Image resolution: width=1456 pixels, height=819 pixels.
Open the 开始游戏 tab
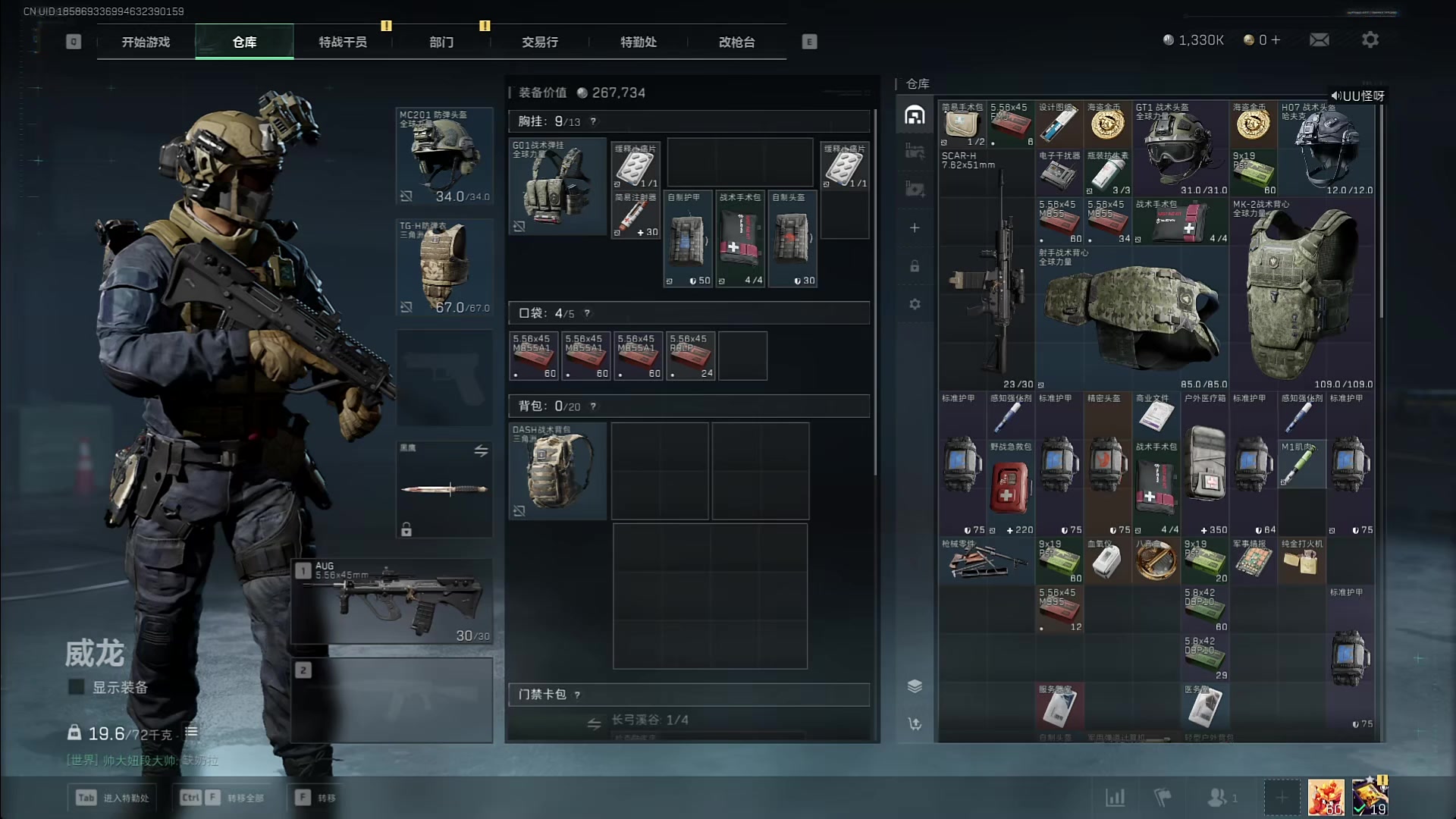pos(146,42)
